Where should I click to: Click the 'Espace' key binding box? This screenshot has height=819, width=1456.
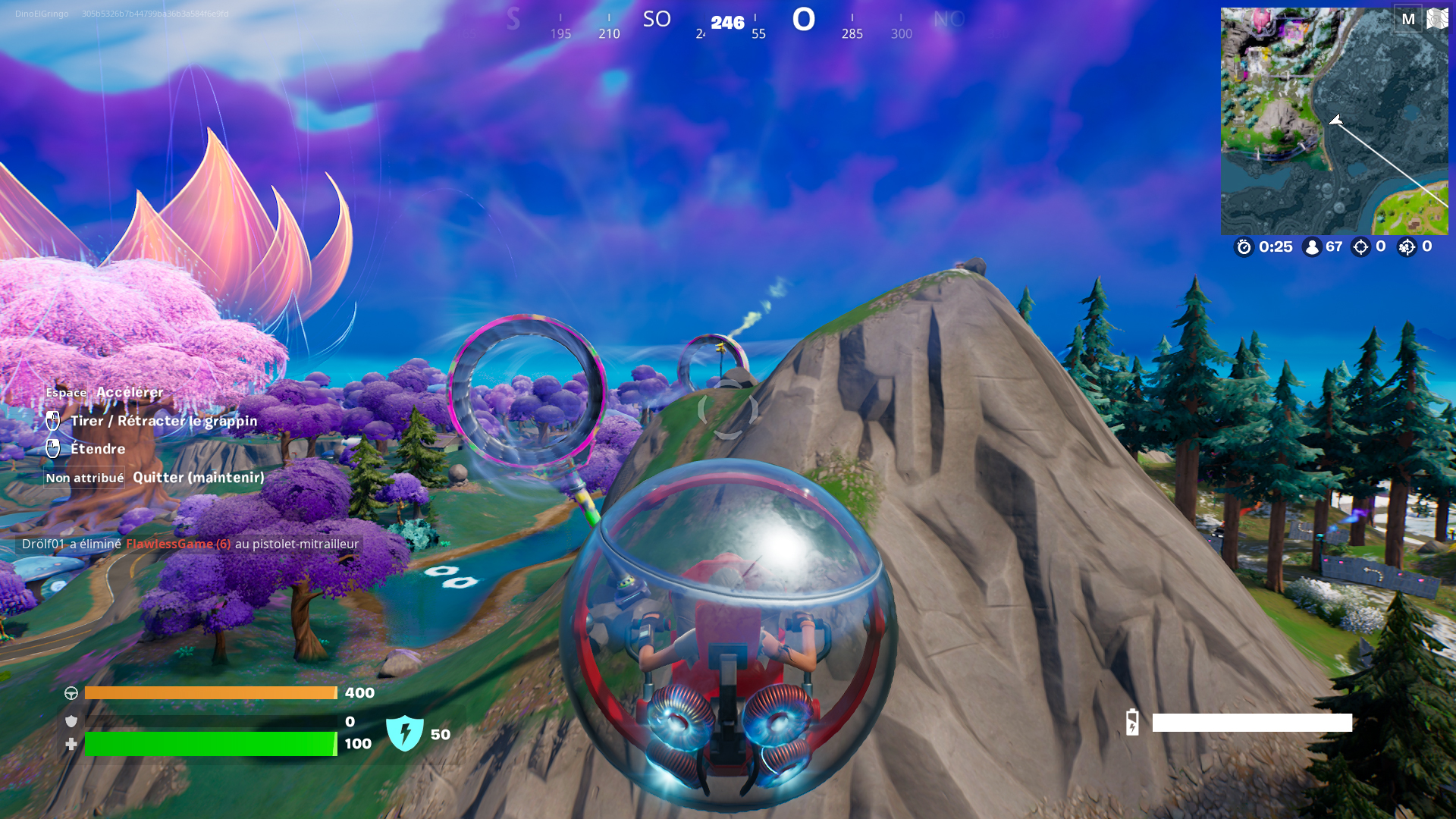coord(64,393)
